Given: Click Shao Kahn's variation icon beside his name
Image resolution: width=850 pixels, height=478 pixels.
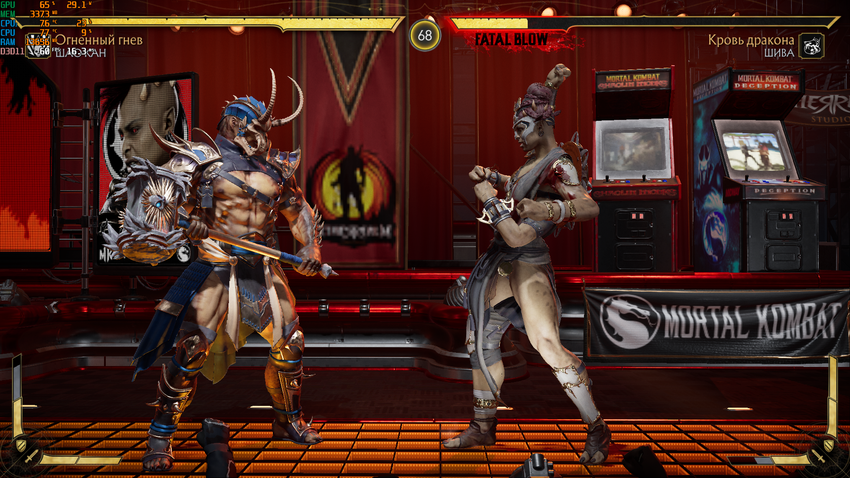Looking at the screenshot, I should [38, 45].
